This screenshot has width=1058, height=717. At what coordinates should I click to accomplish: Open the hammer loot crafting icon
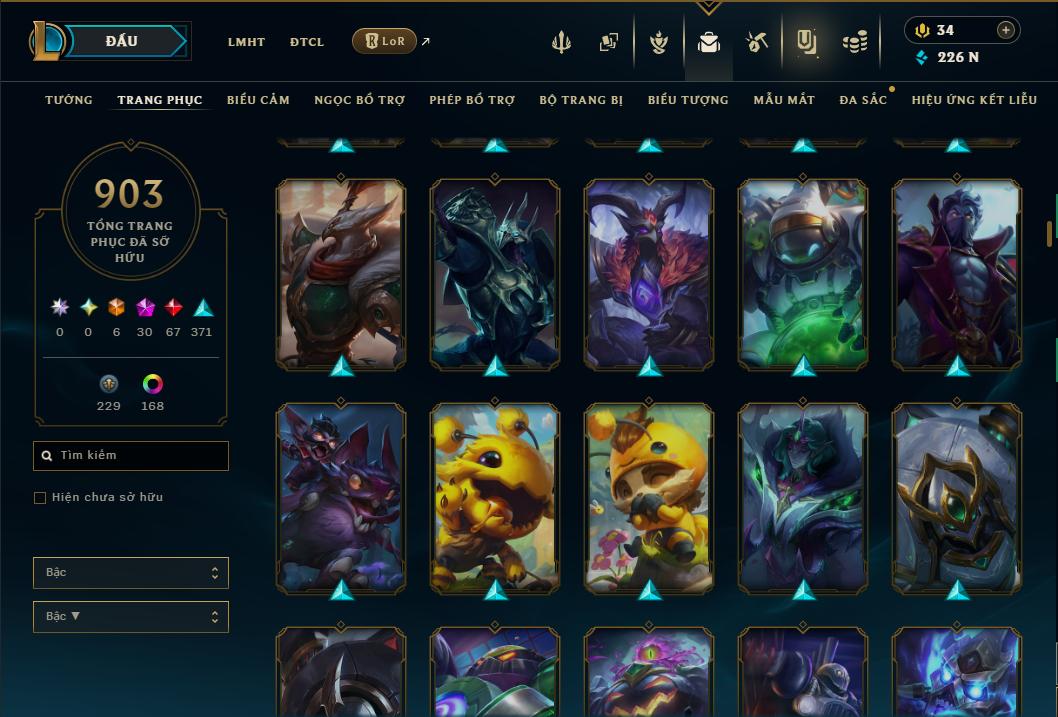(756, 42)
